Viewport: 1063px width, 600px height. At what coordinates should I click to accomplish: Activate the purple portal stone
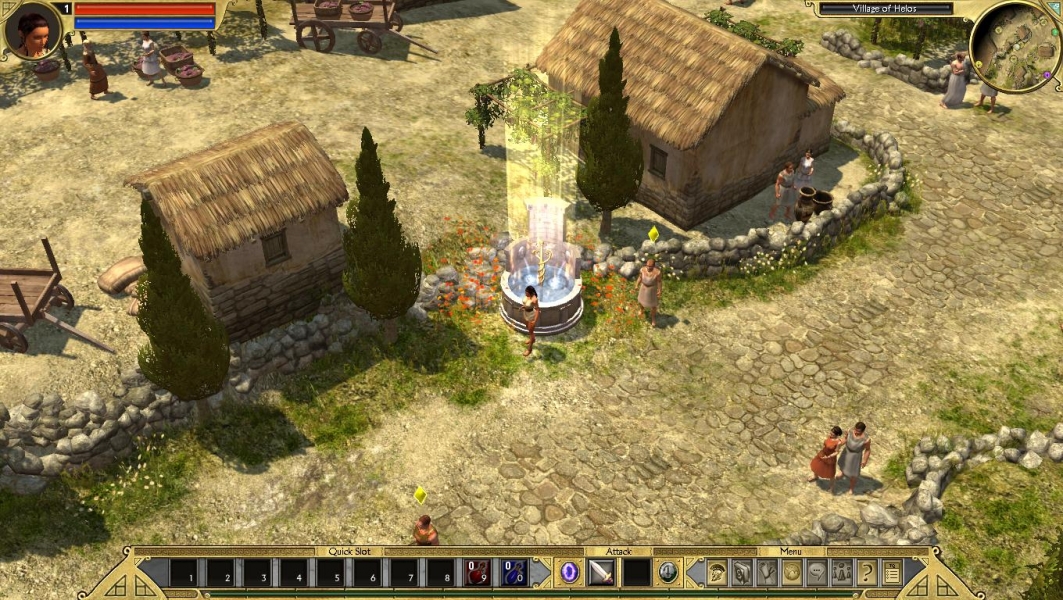(x=569, y=573)
